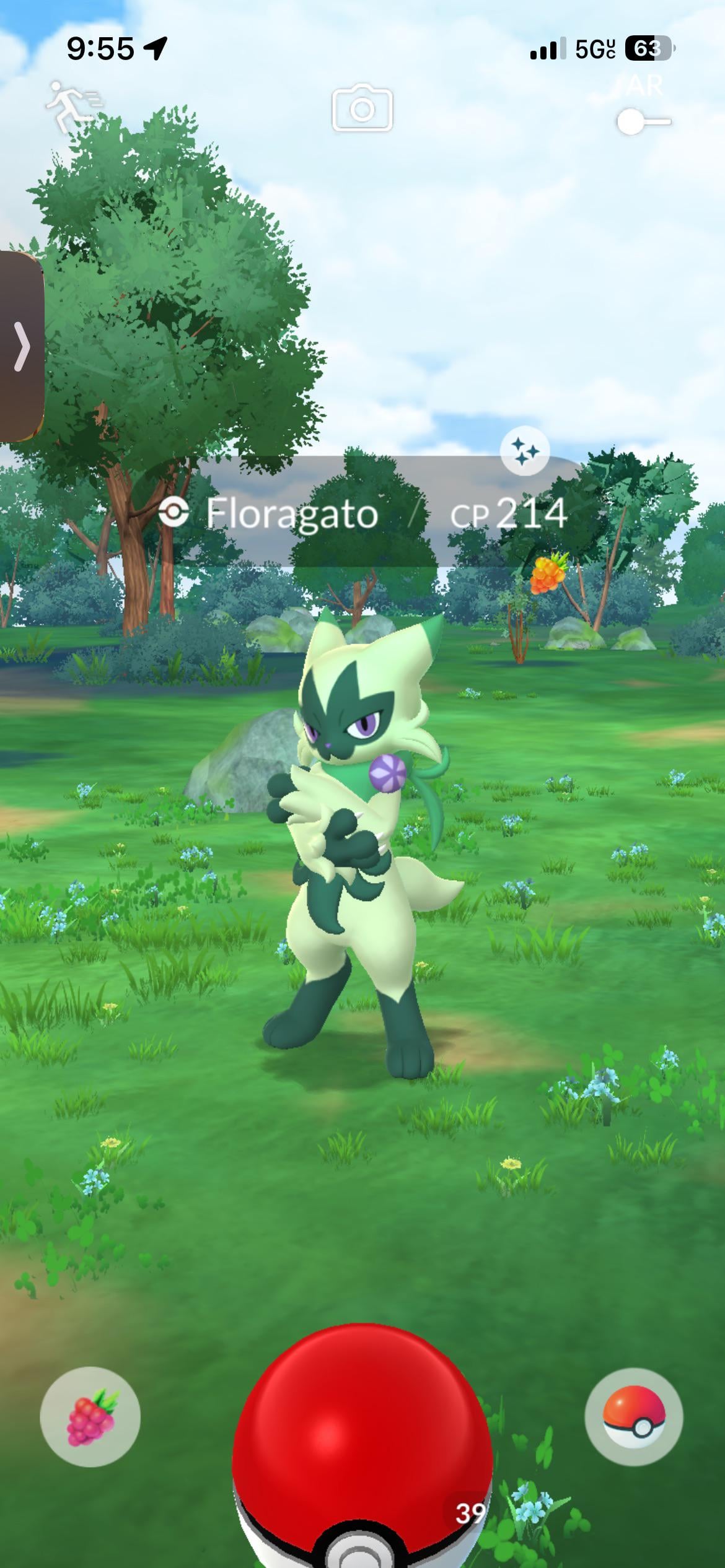
Task: Open the berry selection menu
Action: pos(90,1416)
